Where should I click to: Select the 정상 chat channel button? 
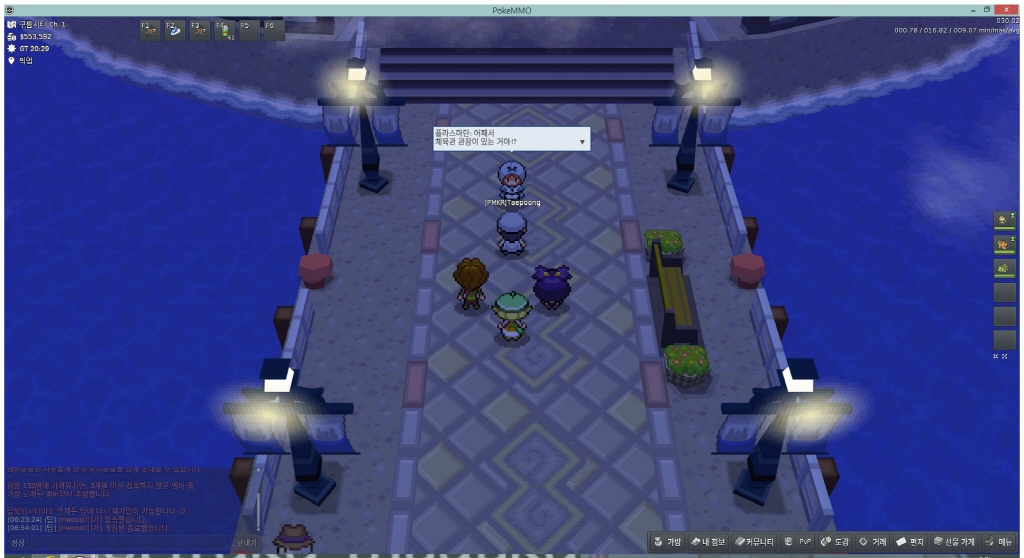pyautogui.click(x=18, y=543)
